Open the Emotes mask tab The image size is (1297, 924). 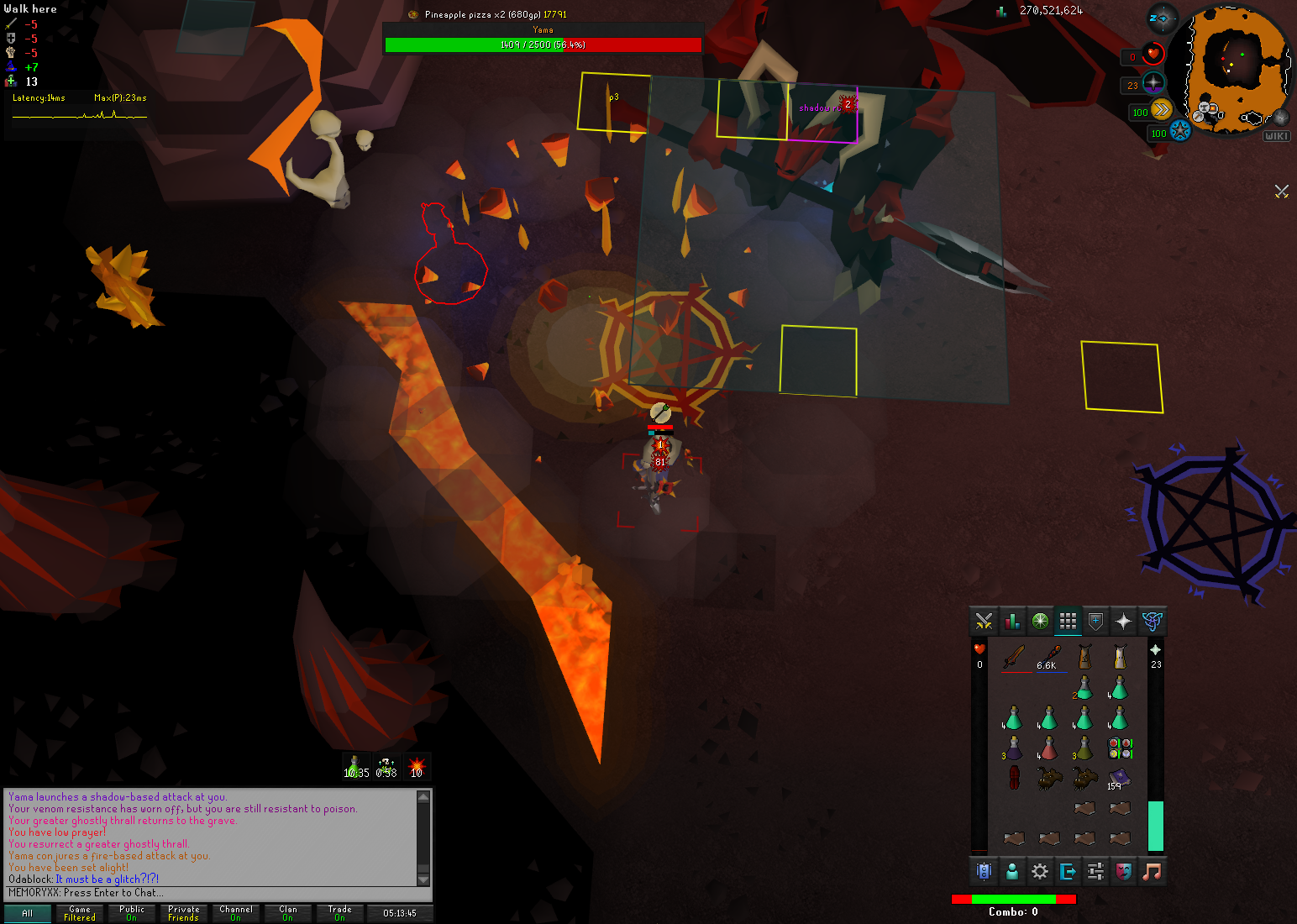coord(1123,871)
